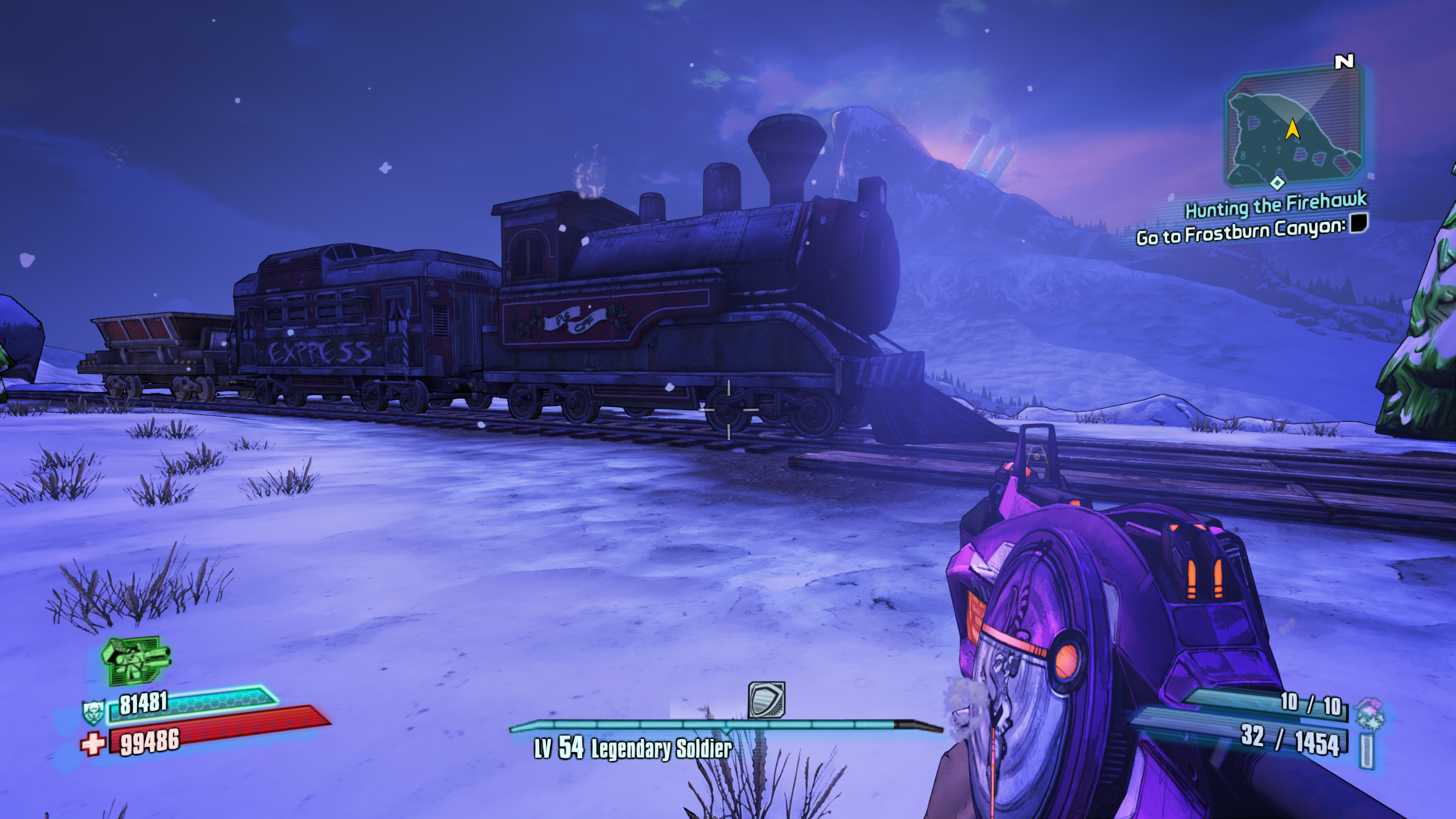Click the icon above the experience bar

pyautogui.click(x=767, y=700)
